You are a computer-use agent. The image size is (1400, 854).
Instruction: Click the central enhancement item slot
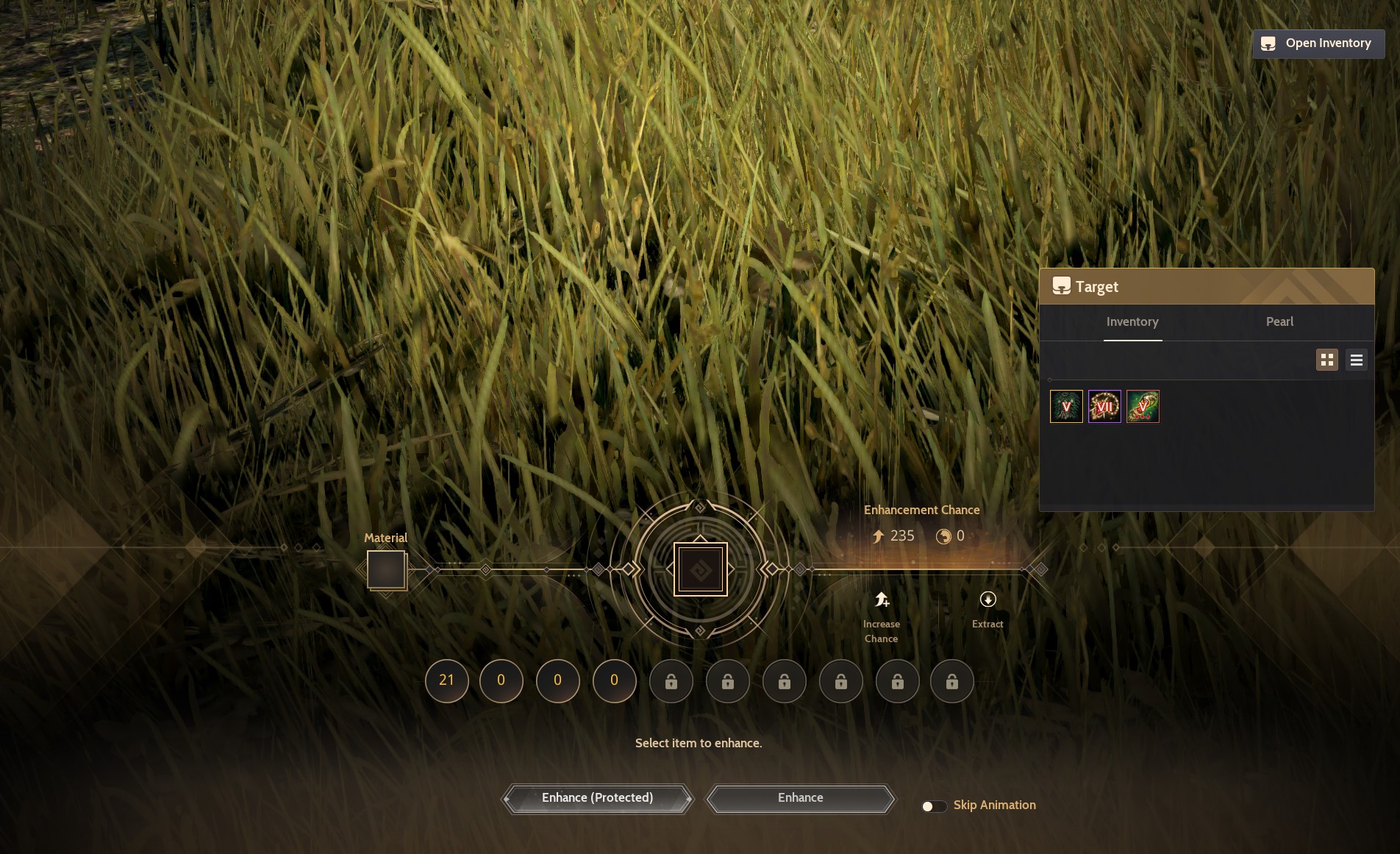click(700, 569)
